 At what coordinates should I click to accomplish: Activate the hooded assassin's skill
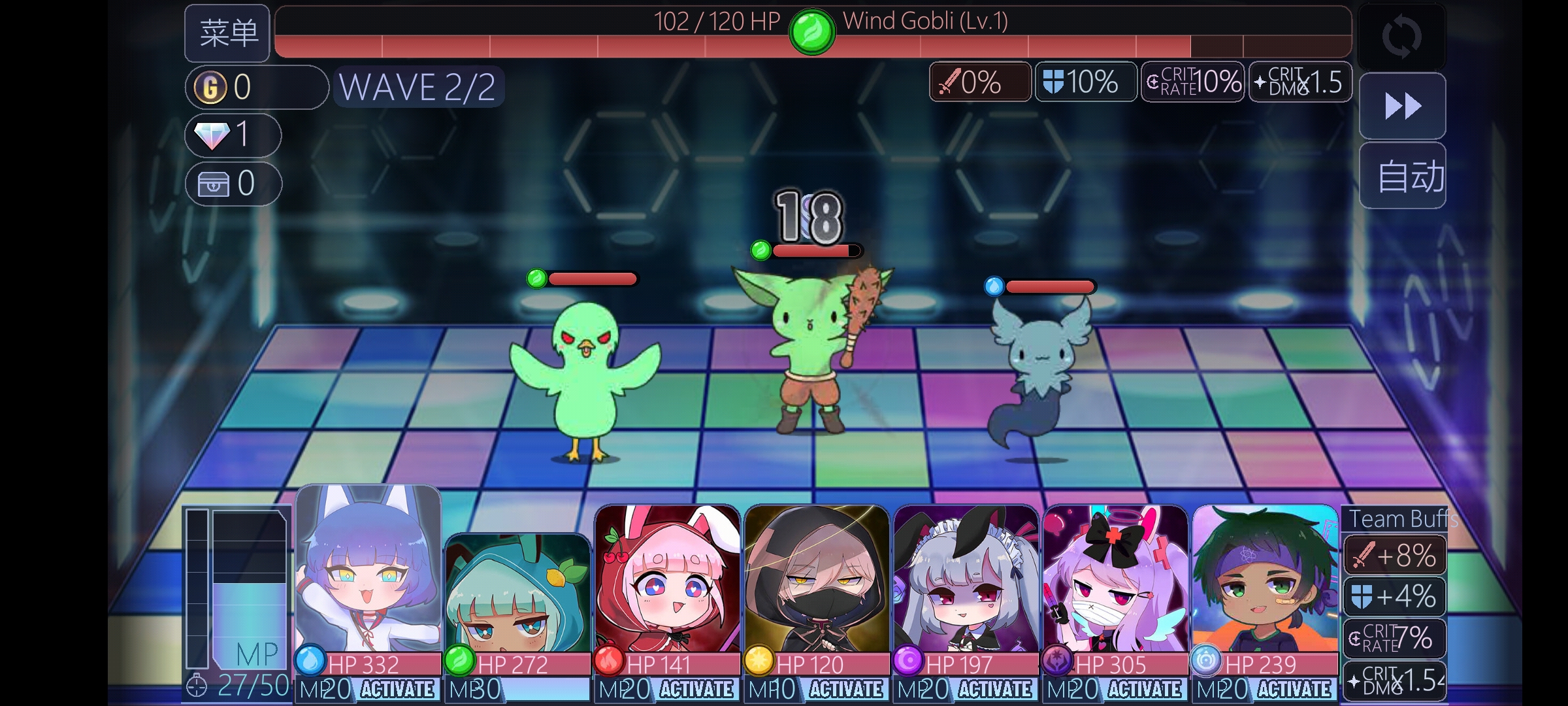851,689
